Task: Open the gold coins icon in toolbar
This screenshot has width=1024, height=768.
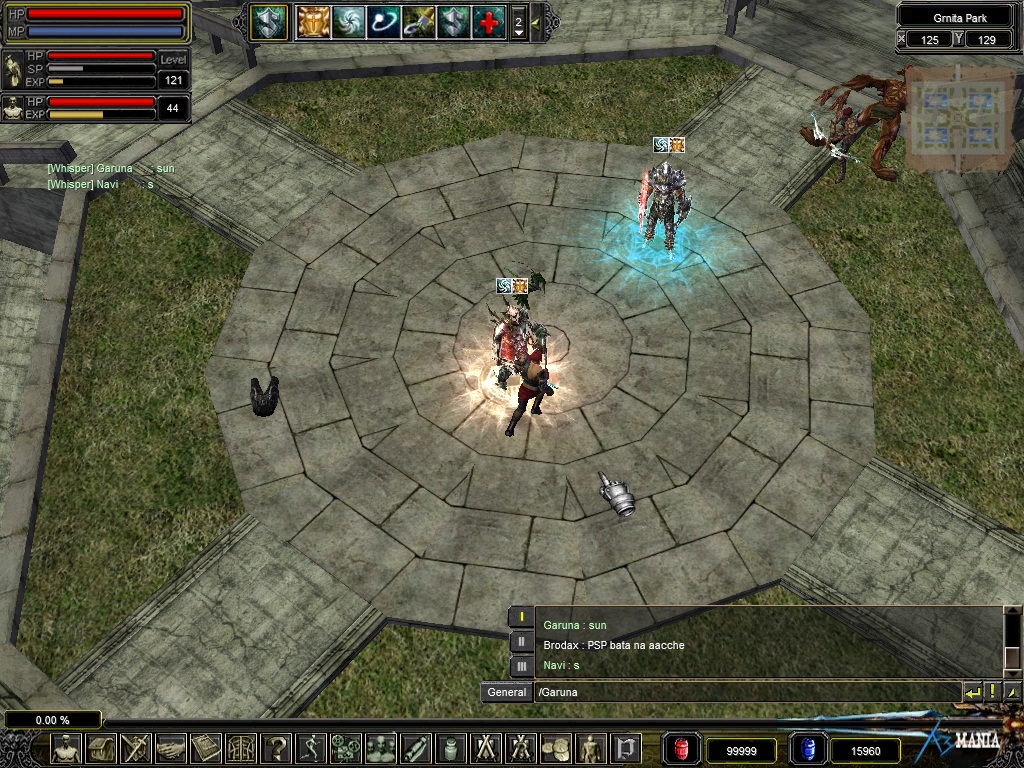Action: pyautogui.click(x=556, y=748)
